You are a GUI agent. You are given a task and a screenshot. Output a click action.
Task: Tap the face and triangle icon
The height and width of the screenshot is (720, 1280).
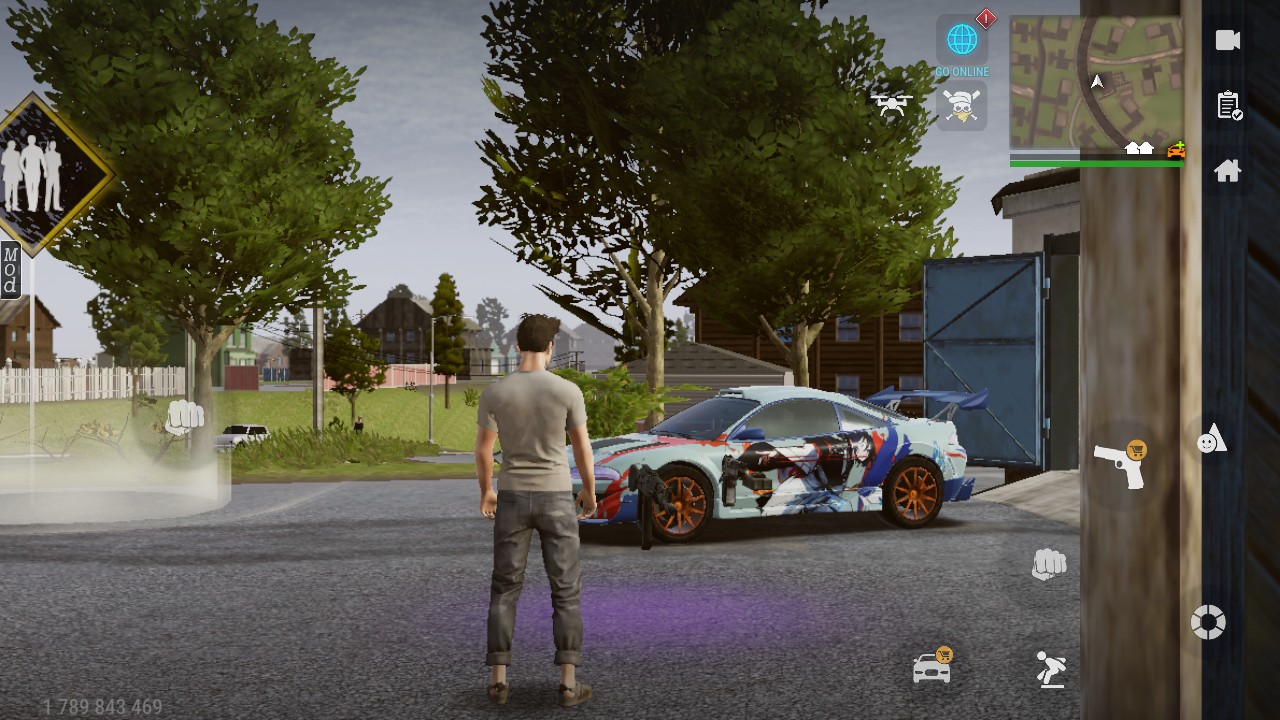pyautogui.click(x=1211, y=439)
